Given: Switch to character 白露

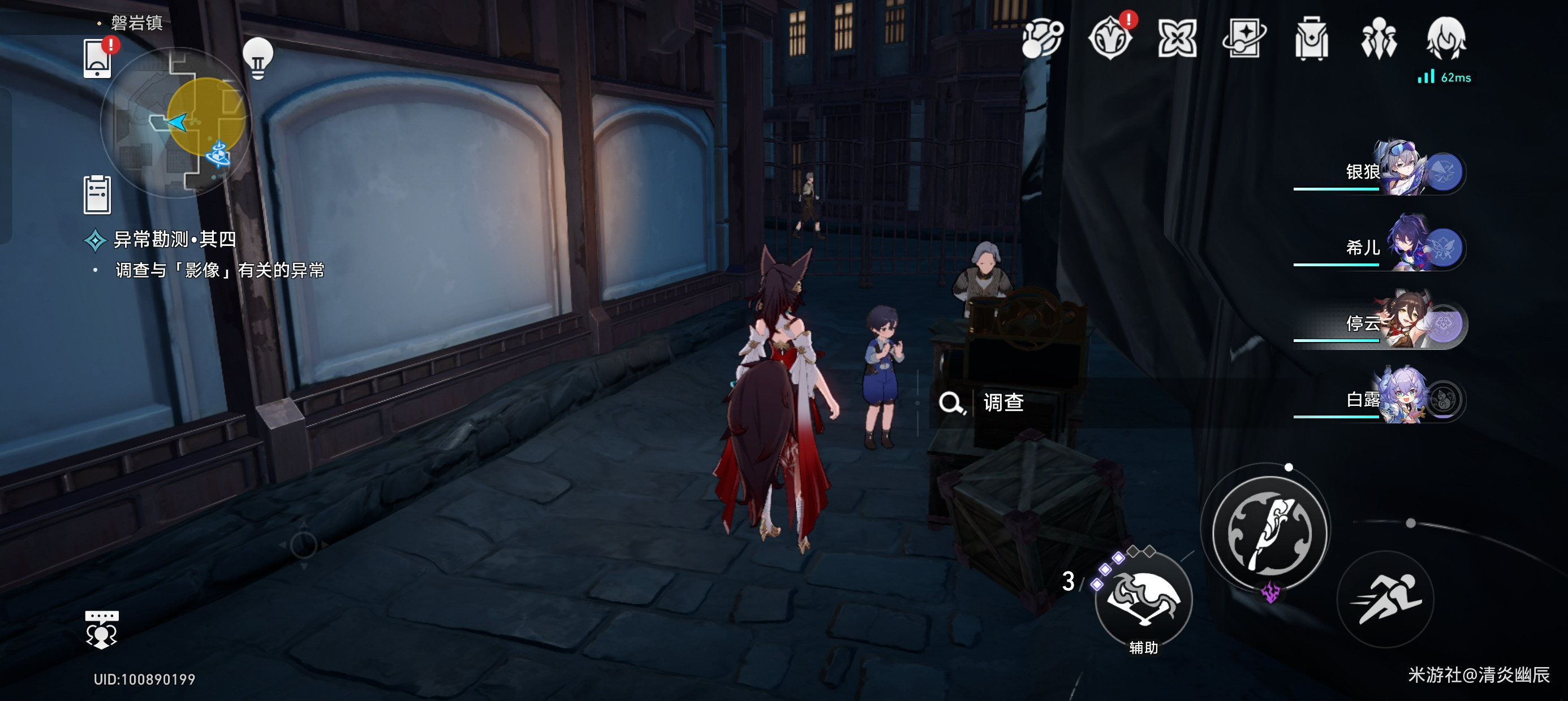Looking at the screenshot, I should pyautogui.click(x=1400, y=399).
